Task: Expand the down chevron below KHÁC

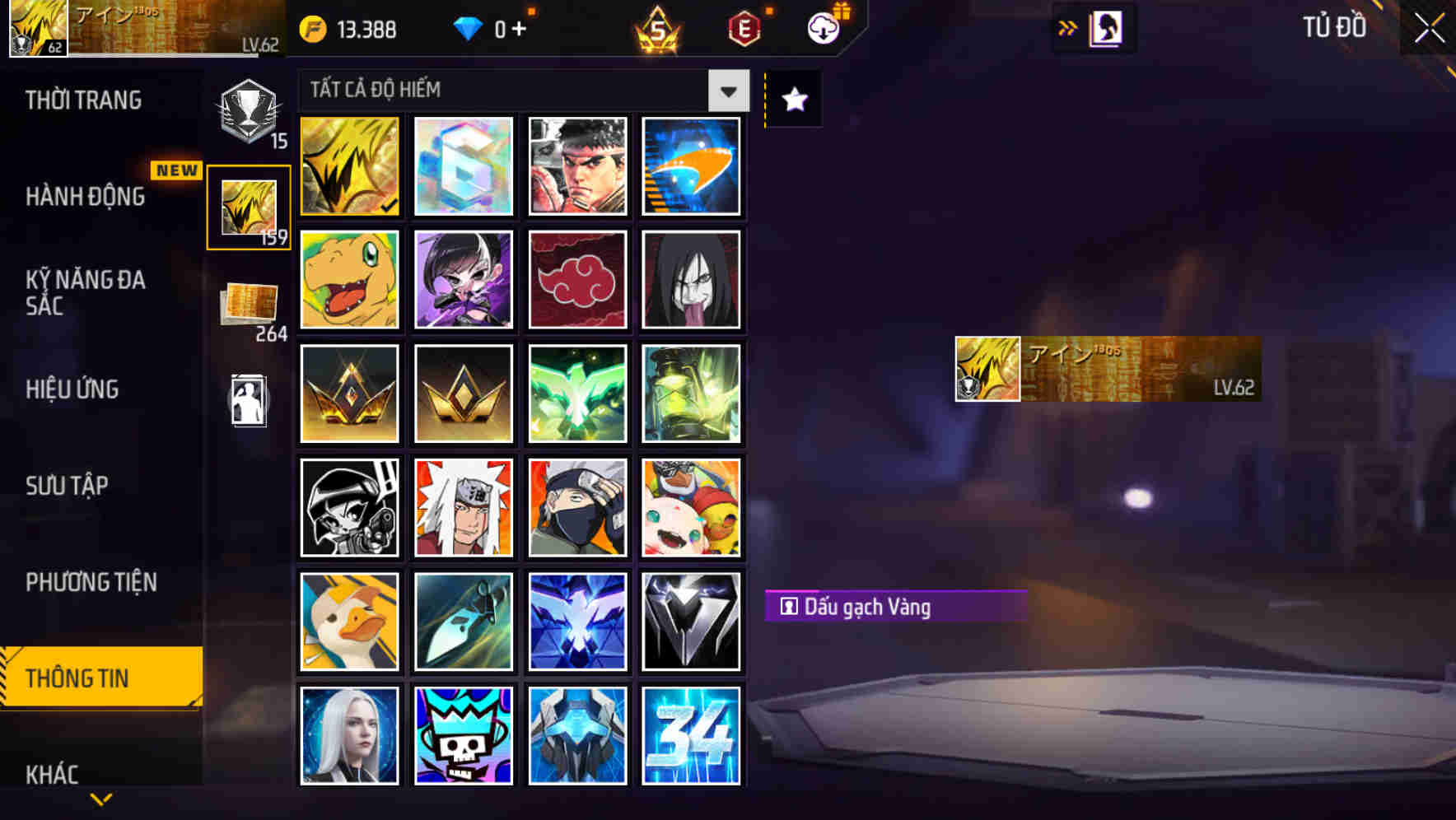Action: (x=100, y=799)
